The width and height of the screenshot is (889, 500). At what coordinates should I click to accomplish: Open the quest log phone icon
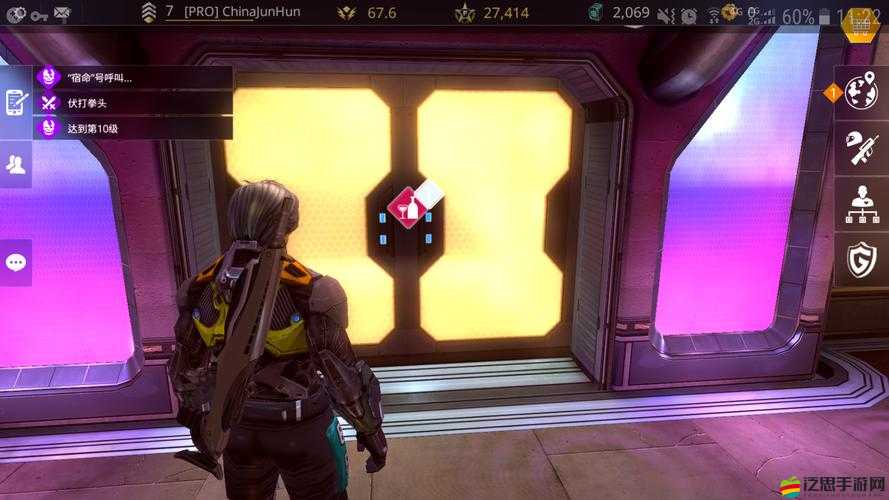tap(15, 101)
